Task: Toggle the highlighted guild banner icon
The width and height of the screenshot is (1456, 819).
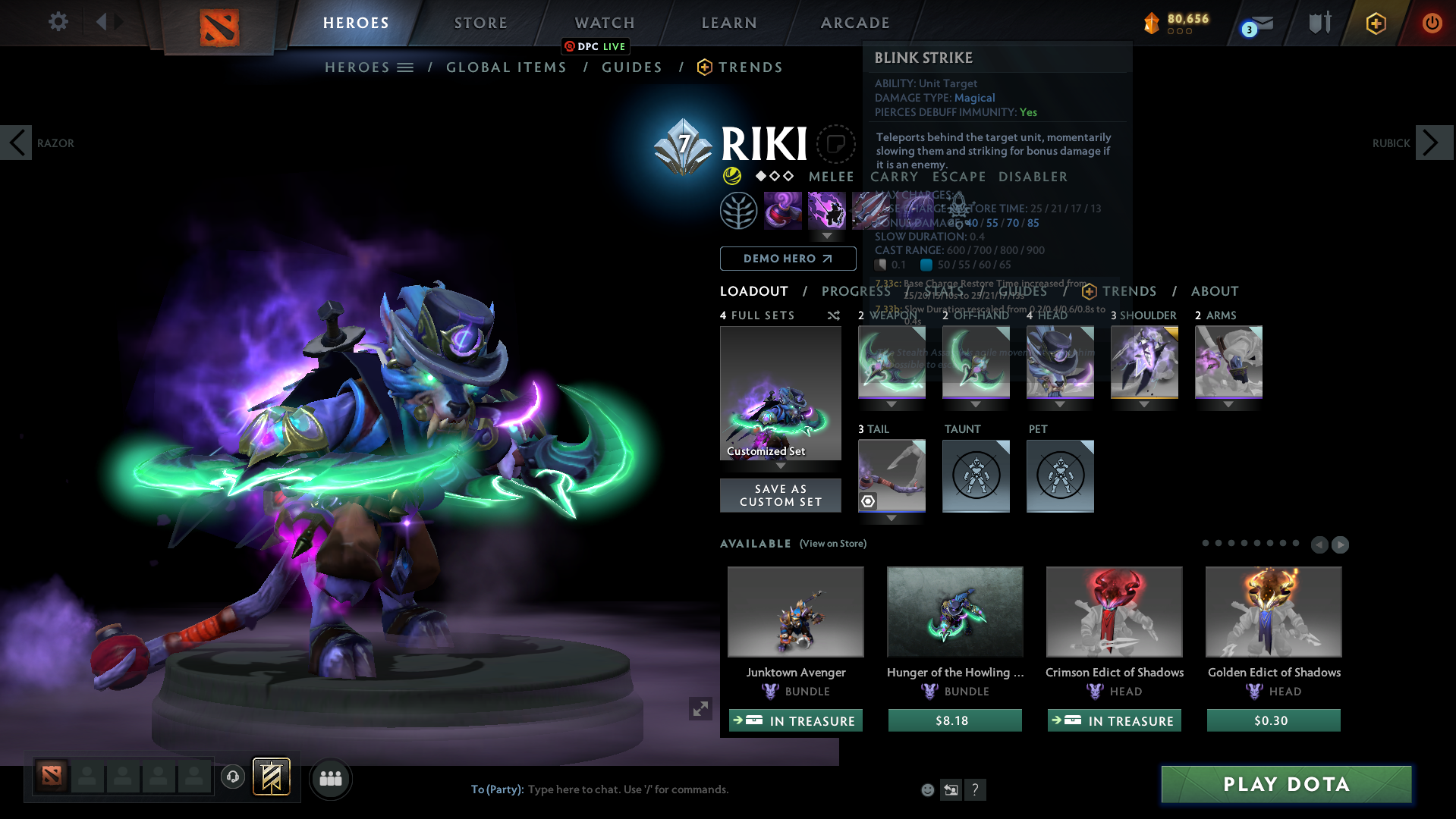Action: [270, 777]
